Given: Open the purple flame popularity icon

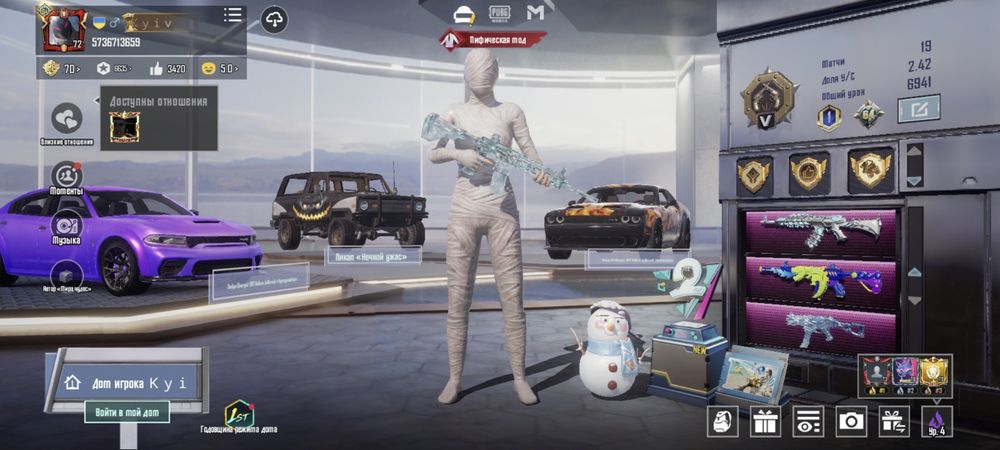Looking at the screenshot, I should point(937,419).
